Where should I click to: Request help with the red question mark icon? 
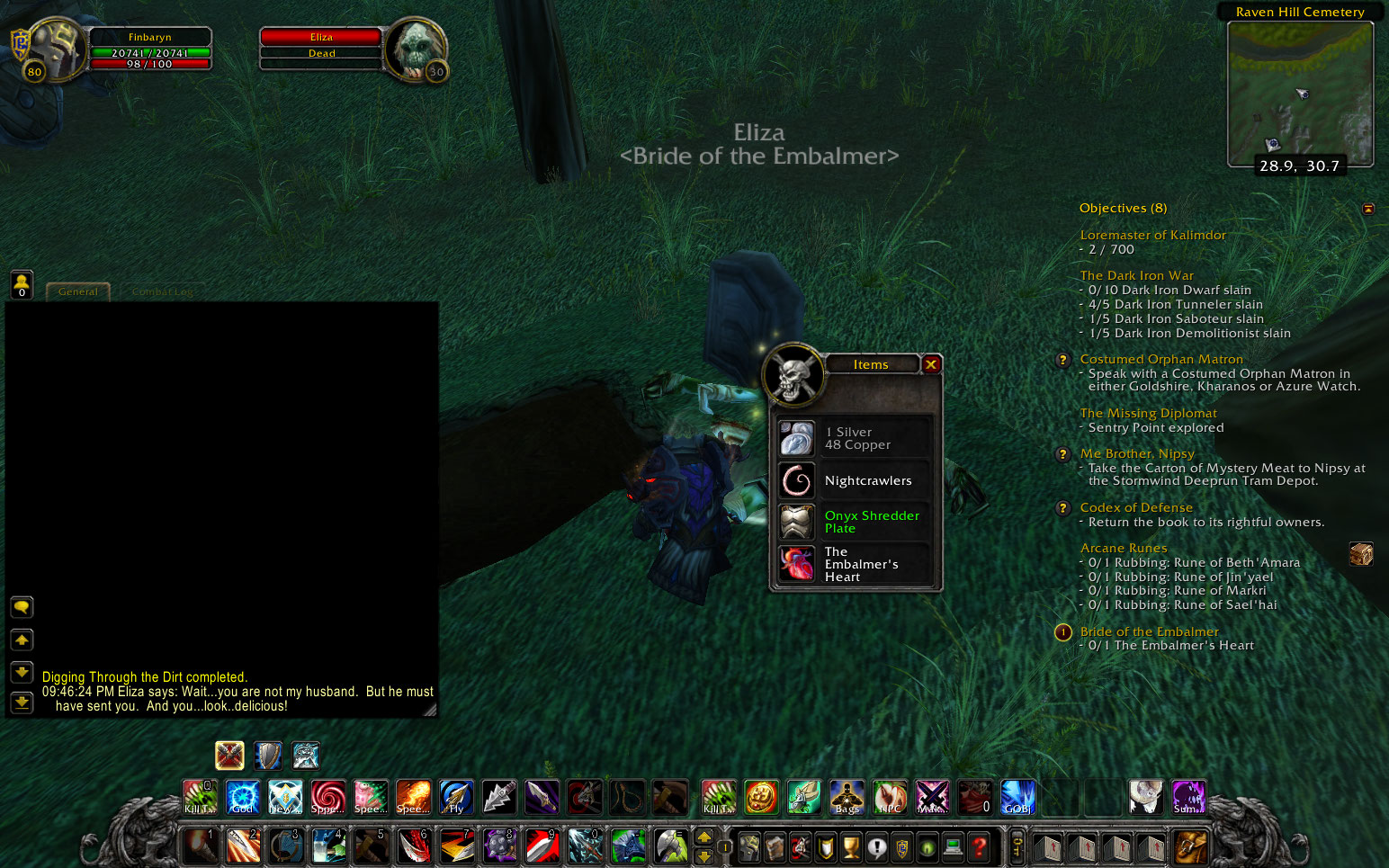click(x=977, y=846)
